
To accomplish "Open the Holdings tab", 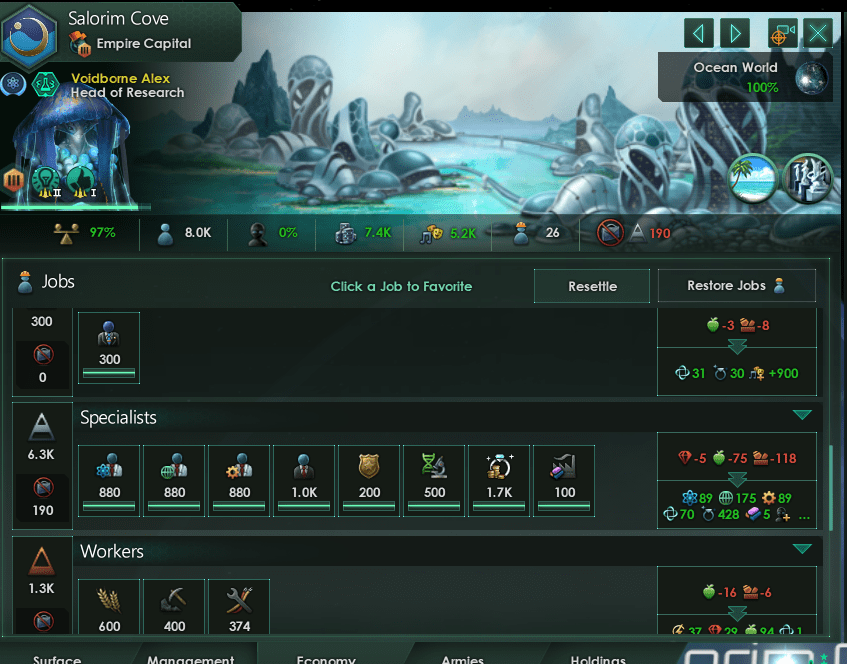I will [x=598, y=659].
